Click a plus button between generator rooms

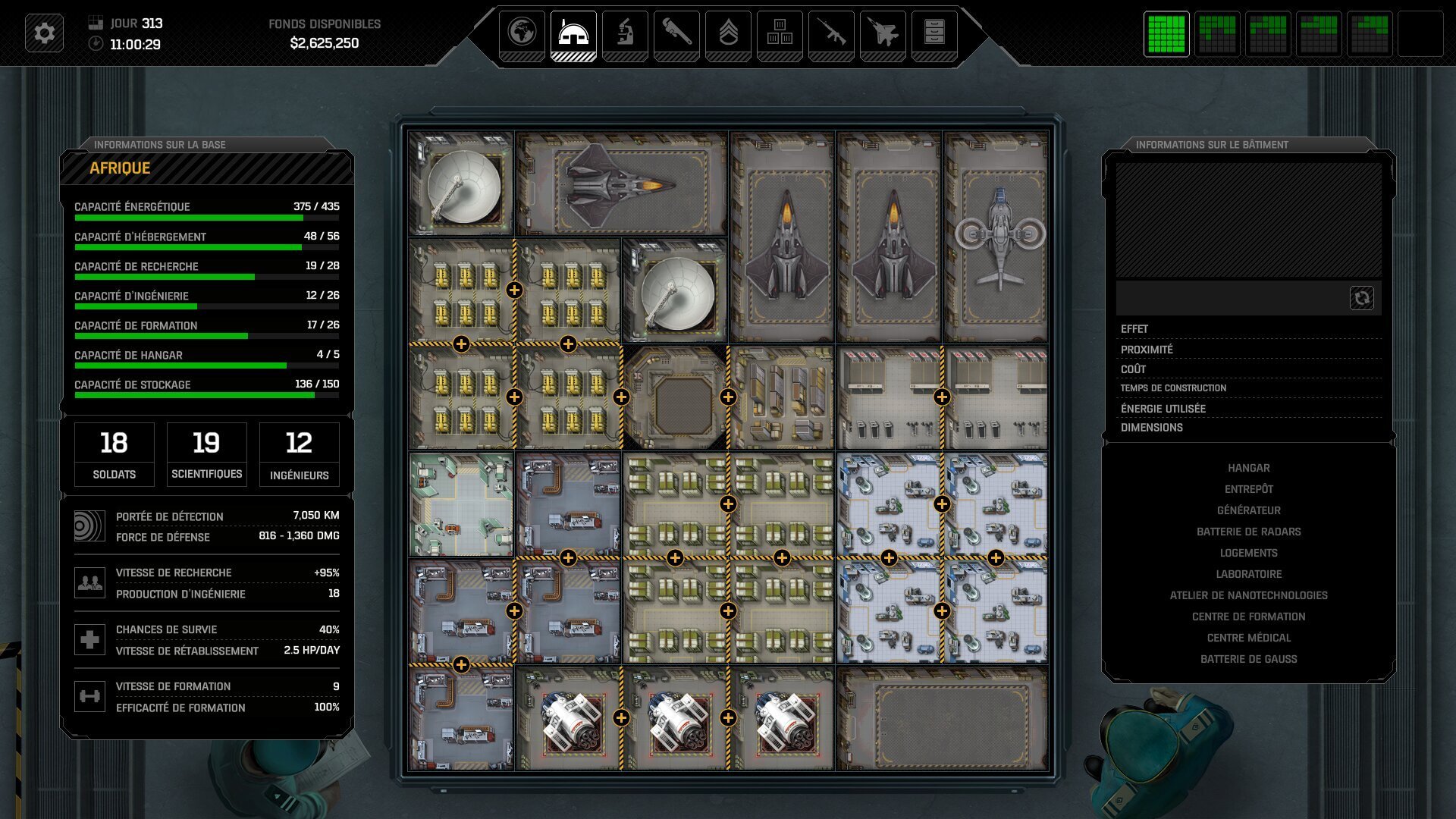(x=516, y=288)
